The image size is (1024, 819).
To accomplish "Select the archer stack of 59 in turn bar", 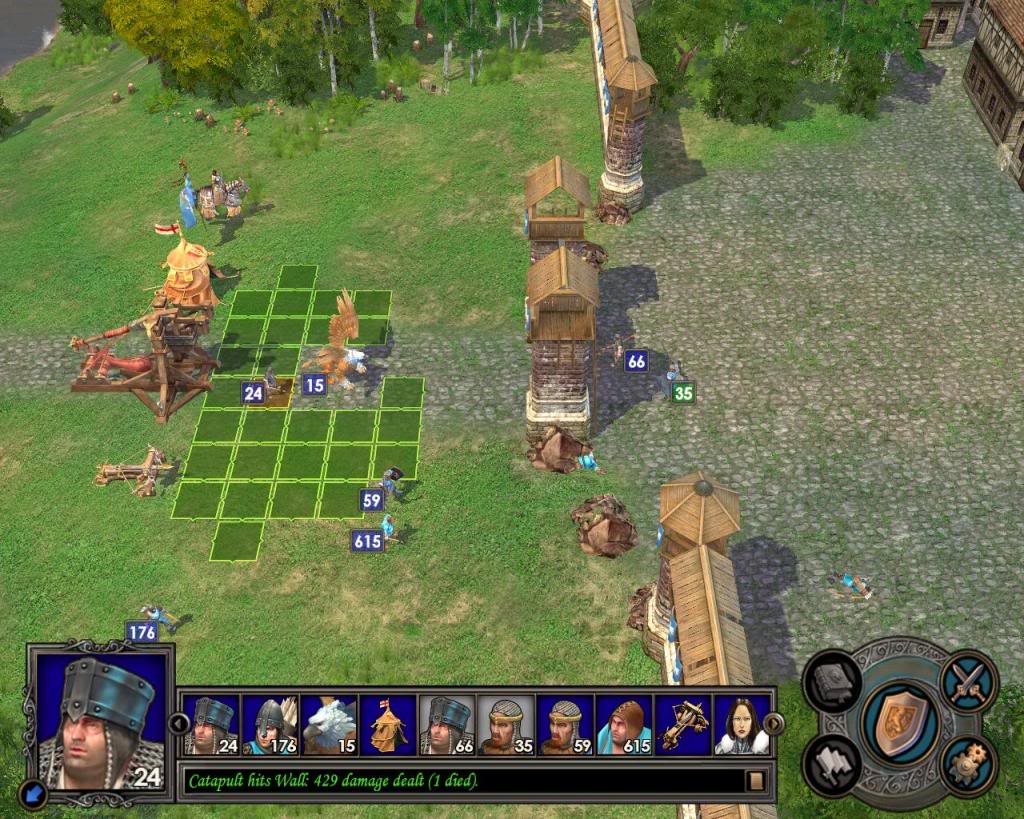I will pos(565,725).
